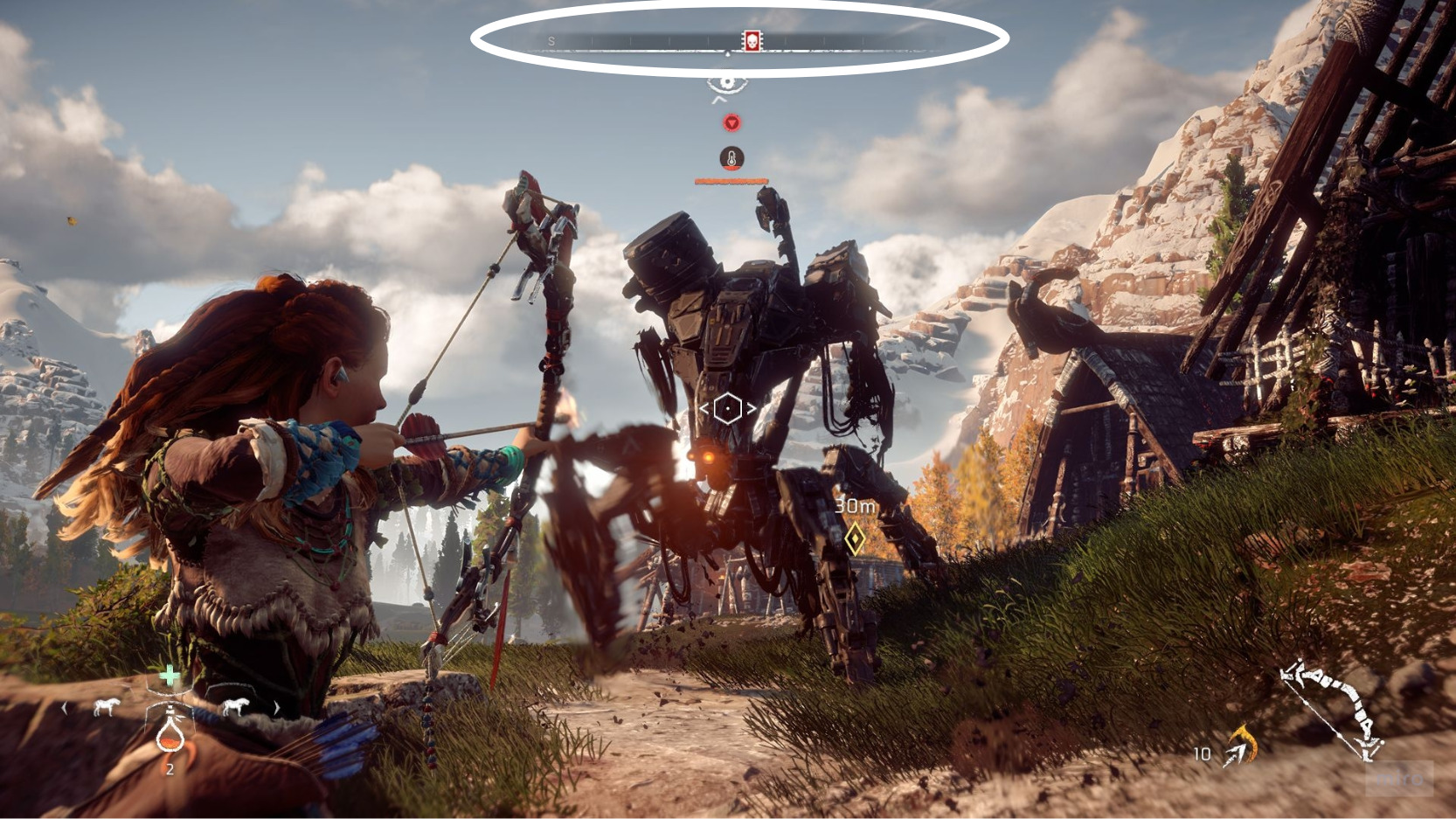Image resolution: width=1456 pixels, height=819 pixels.
Task: Cycle quick tools with the right arrow
Action: pos(277,708)
